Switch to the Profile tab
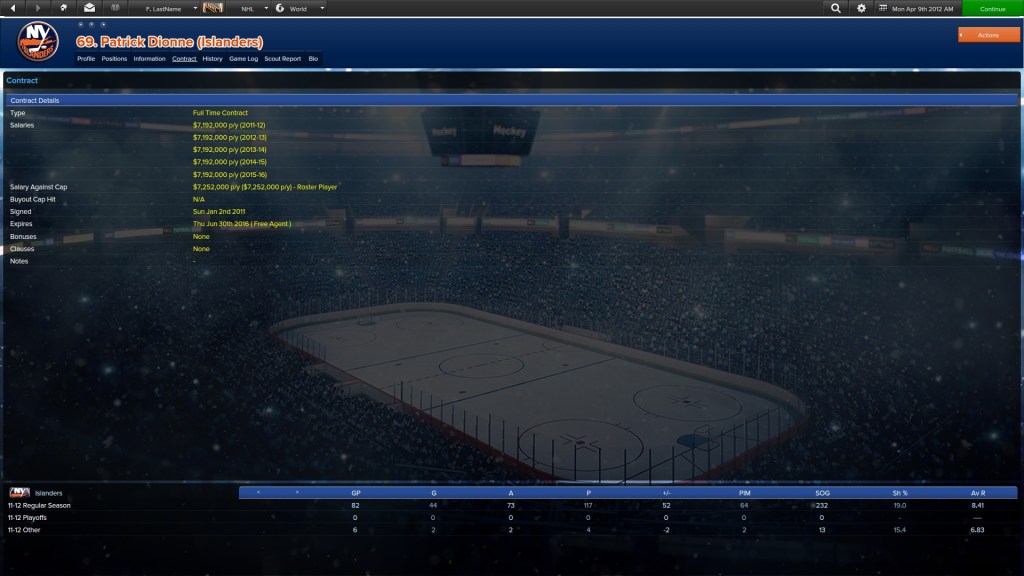This screenshot has width=1024, height=576. tap(86, 59)
